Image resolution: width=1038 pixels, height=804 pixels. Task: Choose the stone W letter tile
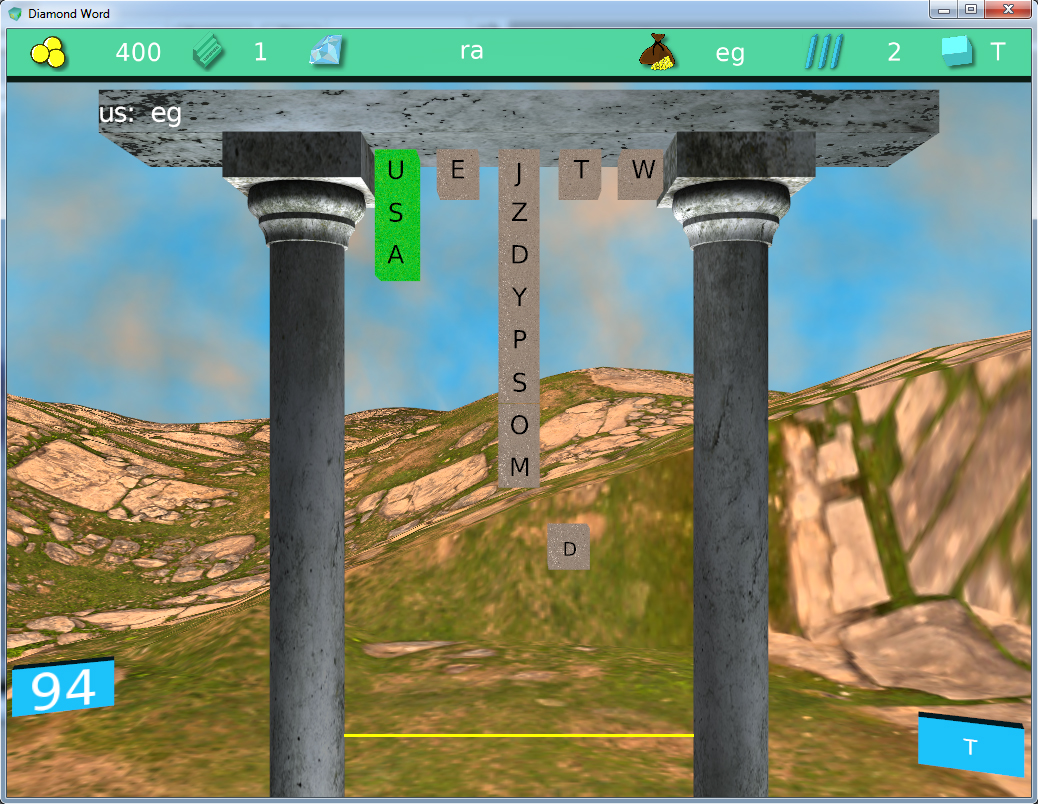tap(641, 172)
